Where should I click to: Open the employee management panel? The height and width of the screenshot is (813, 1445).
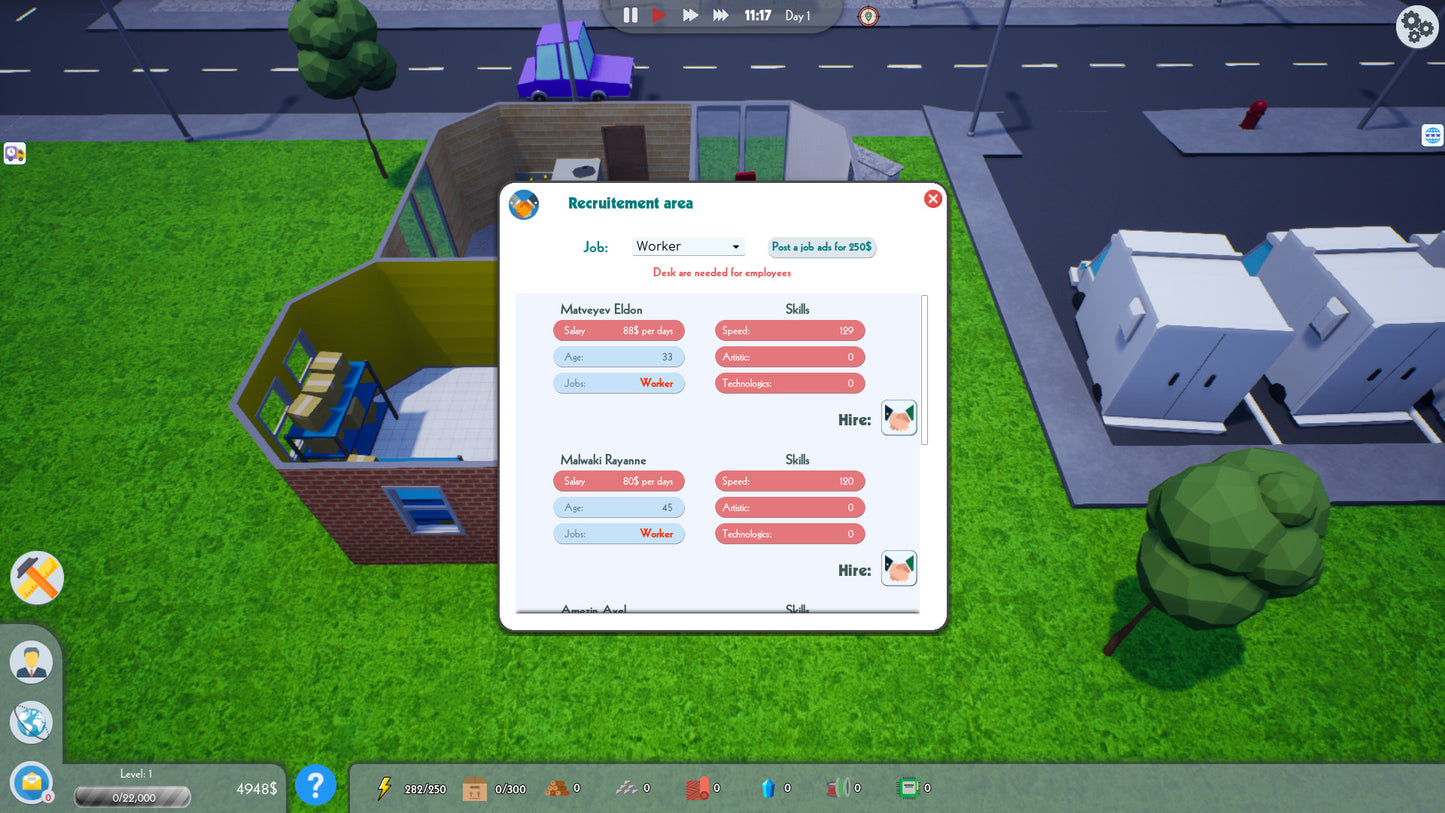[x=30, y=661]
